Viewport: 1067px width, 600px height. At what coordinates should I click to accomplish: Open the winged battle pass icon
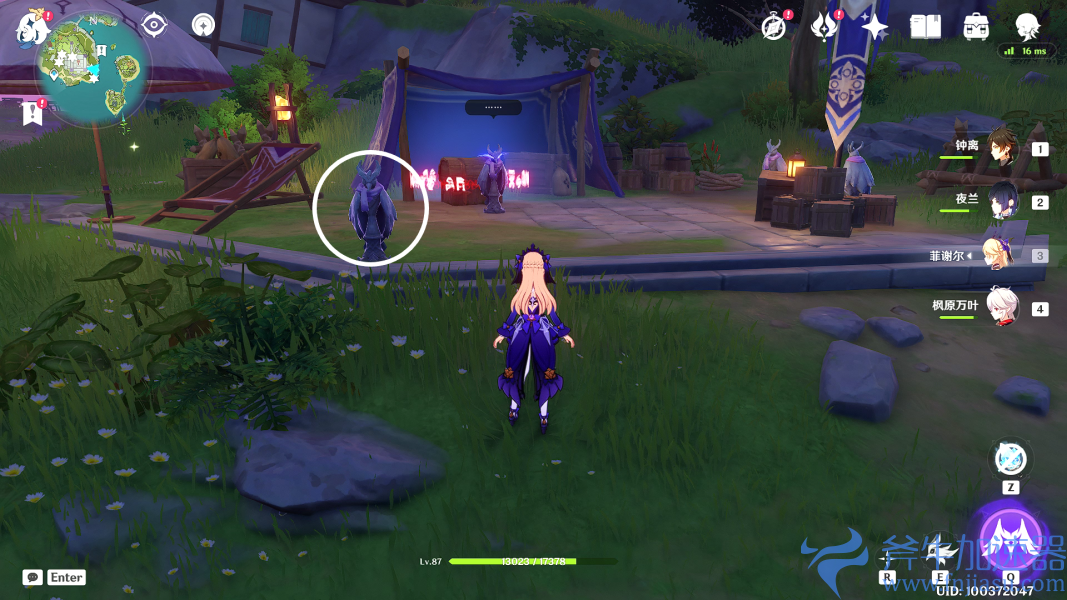point(824,27)
